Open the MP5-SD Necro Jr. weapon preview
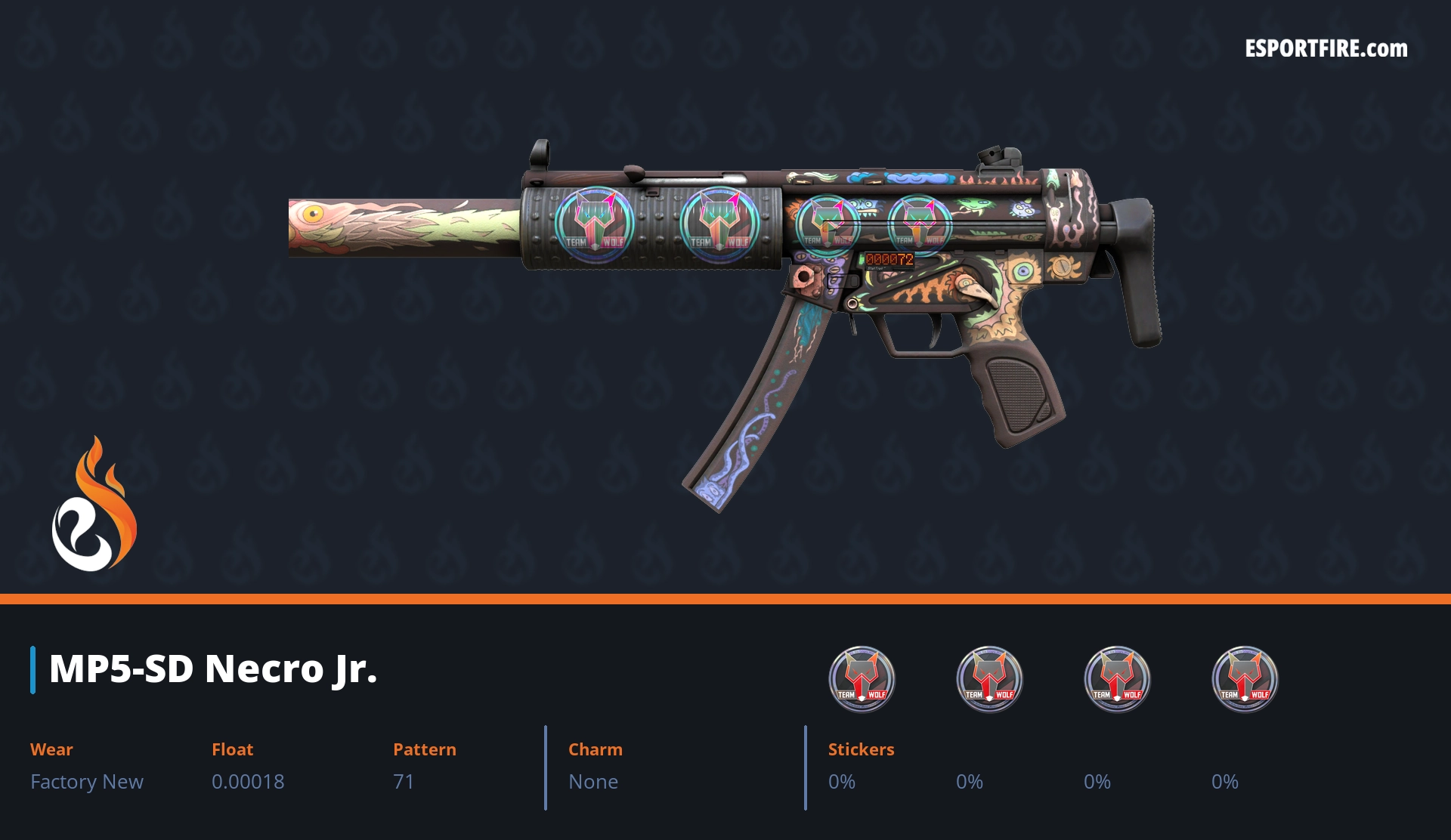 tap(725, 302)
